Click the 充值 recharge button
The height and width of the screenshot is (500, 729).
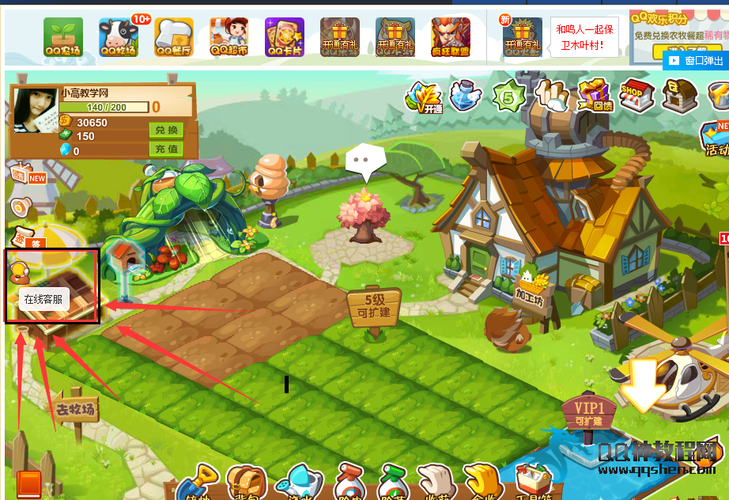pyautogui.click(x=166, y=150)
